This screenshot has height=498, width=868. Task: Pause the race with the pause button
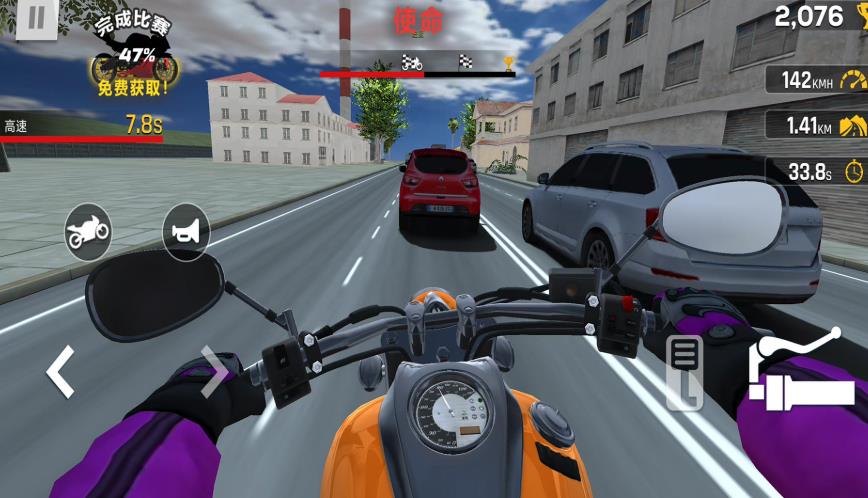click(x=36, y=19)
